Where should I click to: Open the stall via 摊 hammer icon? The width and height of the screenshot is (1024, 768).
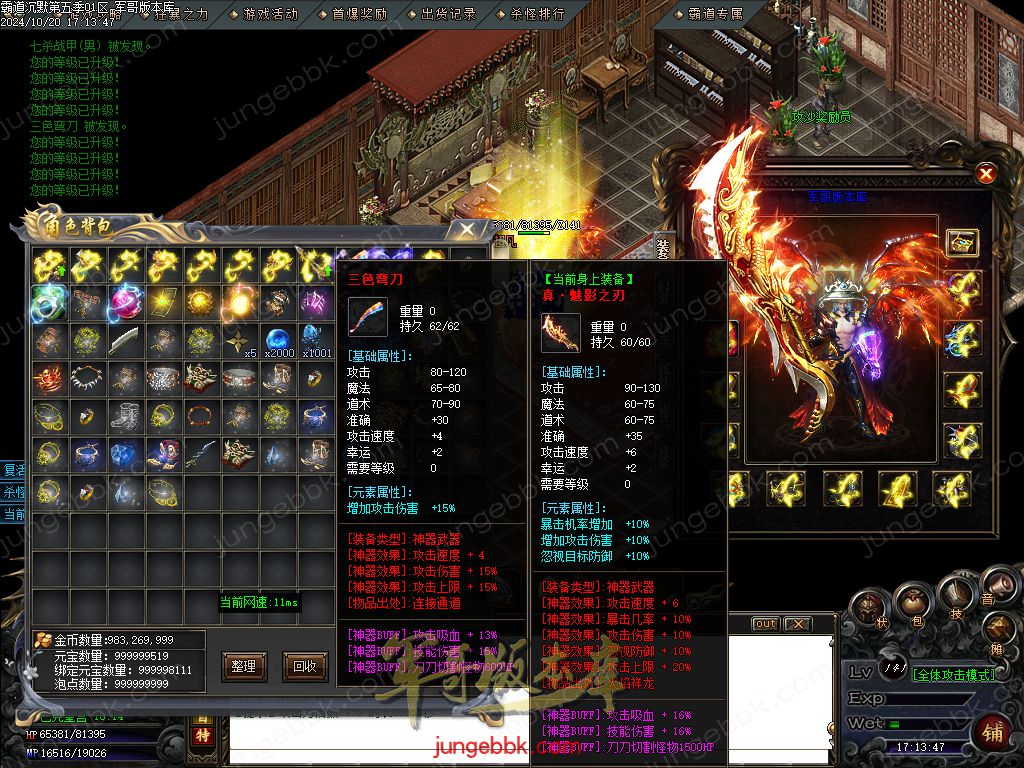[x=998, y=630]
